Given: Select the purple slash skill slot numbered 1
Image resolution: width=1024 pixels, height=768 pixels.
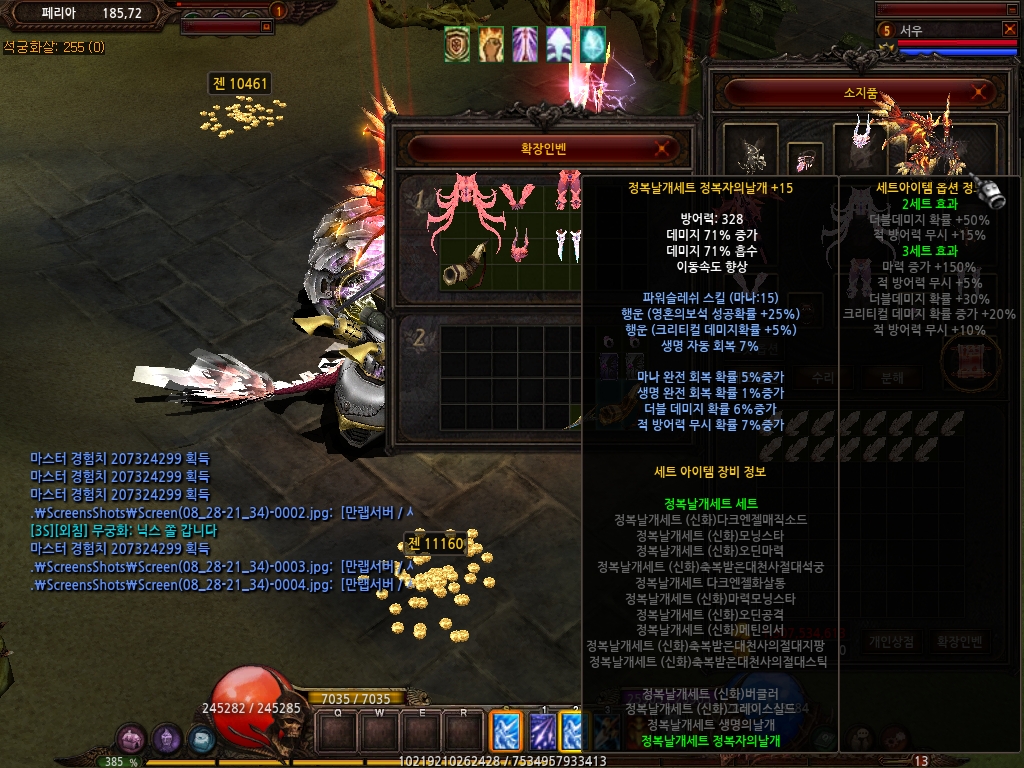Looking at the screenshot, I should (543, 732).
